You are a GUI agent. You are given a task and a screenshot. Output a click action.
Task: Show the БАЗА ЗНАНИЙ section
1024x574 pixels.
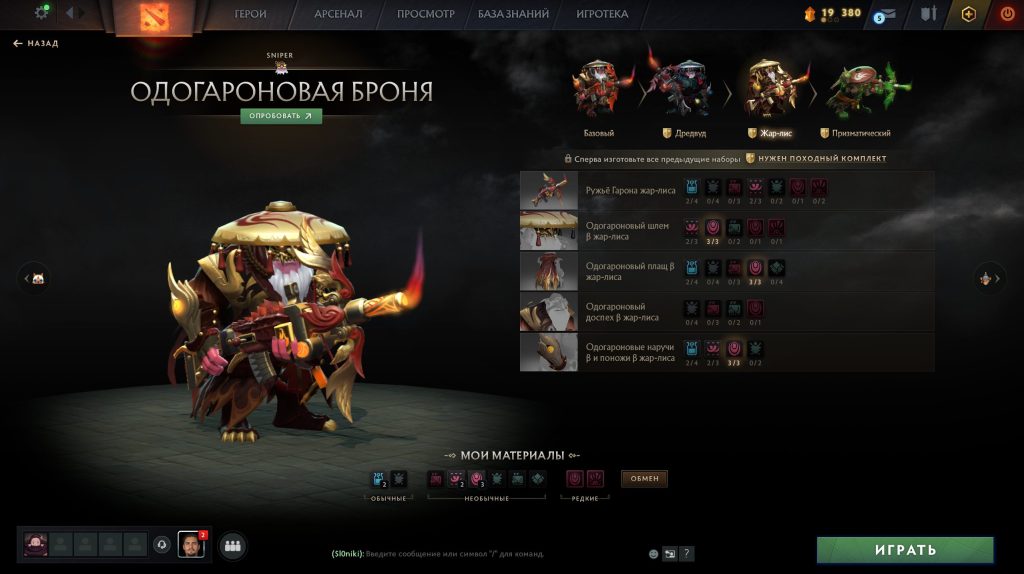[513, 14]
